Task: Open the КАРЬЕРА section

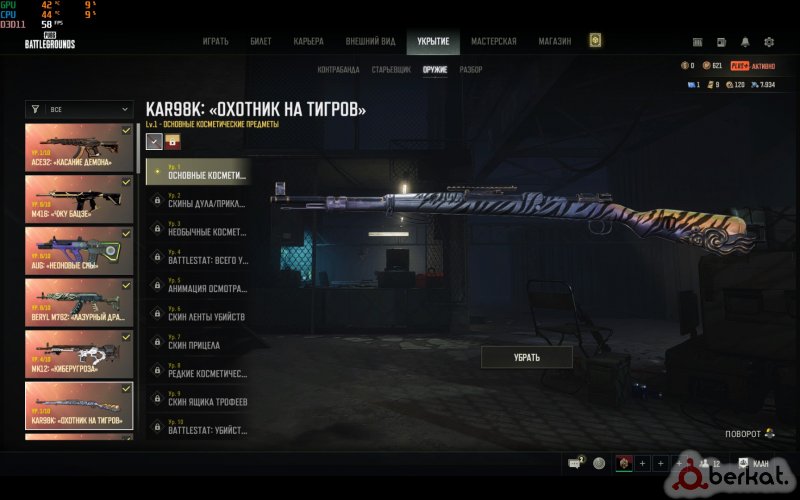Action: click(308, 42)
